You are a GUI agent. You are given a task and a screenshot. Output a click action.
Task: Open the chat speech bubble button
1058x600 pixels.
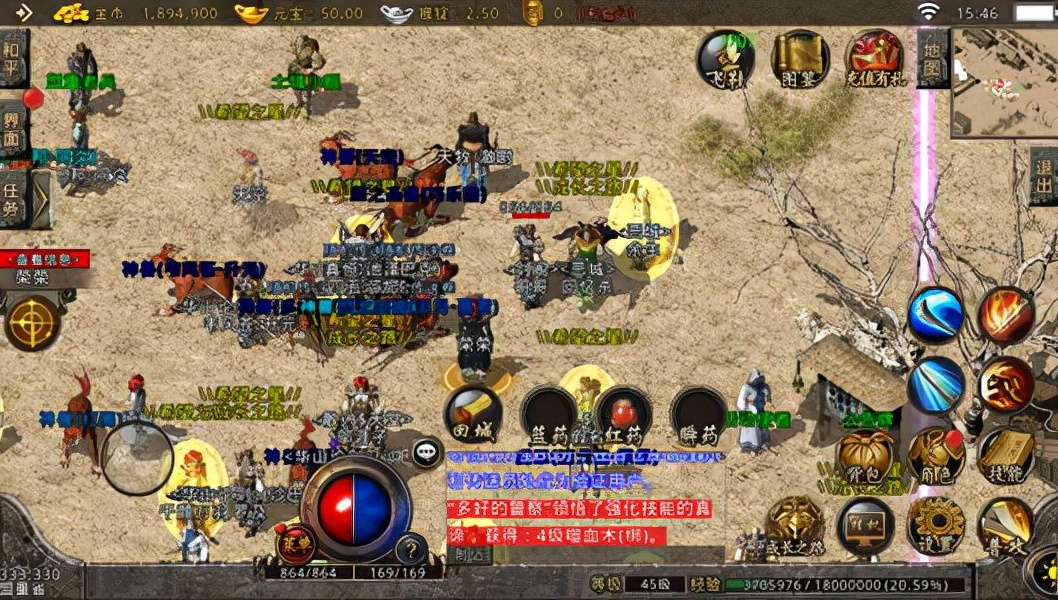coord(427,452)
